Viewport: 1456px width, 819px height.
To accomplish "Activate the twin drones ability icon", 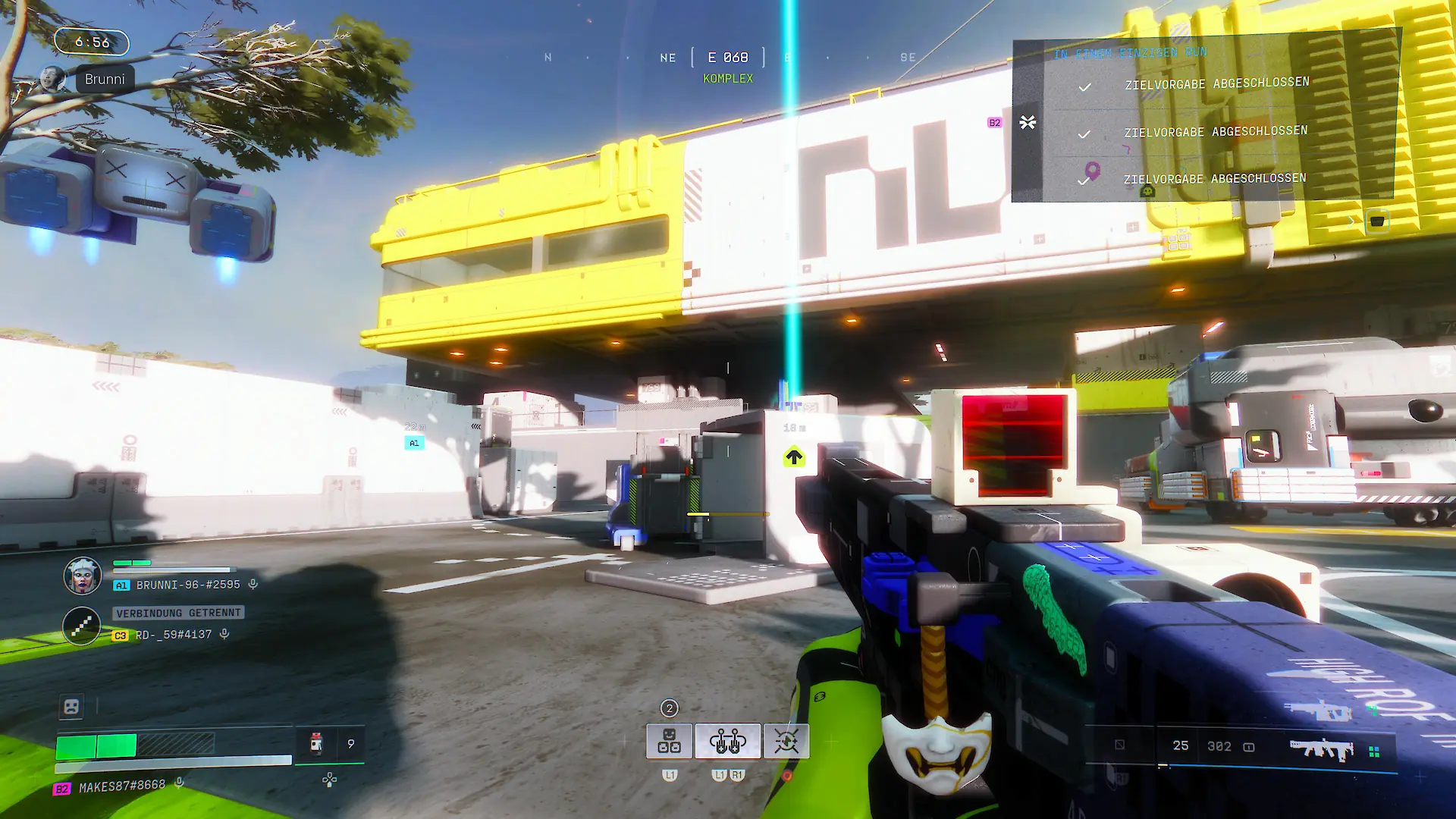I will [x=727, y=741].
